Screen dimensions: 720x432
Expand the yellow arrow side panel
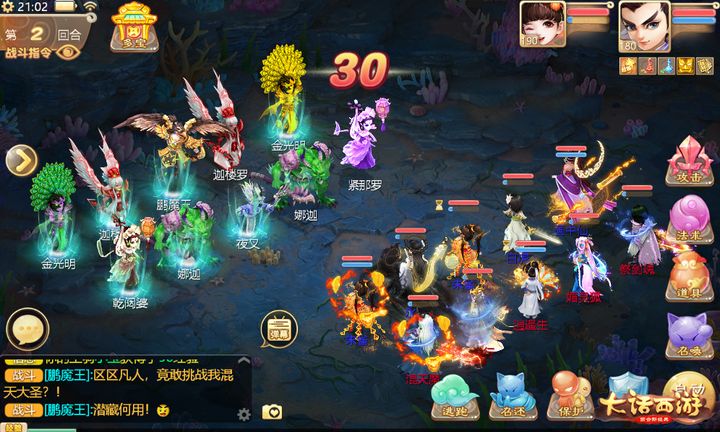[21, 160]
